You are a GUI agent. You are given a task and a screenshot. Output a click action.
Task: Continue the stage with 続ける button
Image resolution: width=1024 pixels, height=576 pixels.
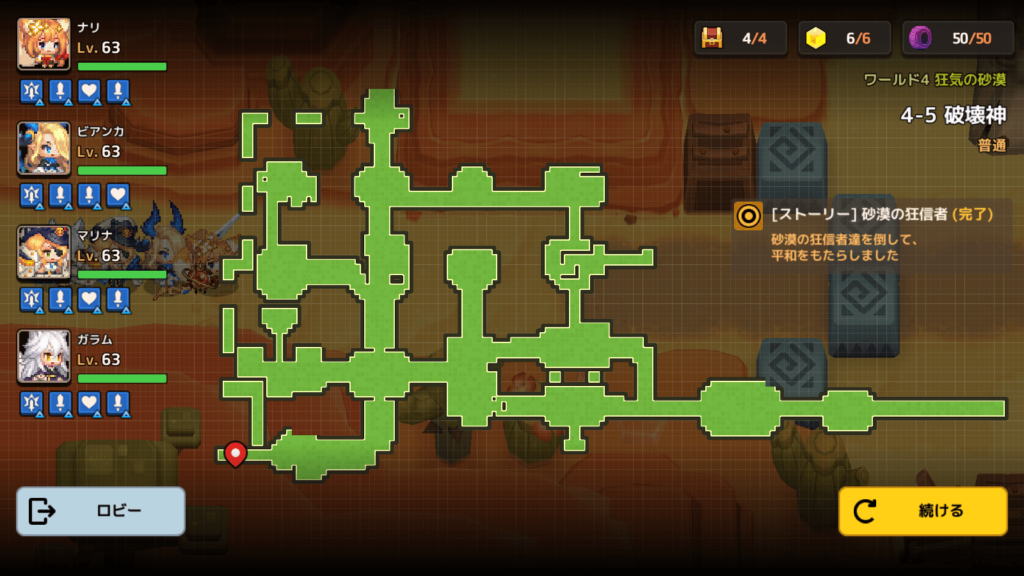[922, 511]
